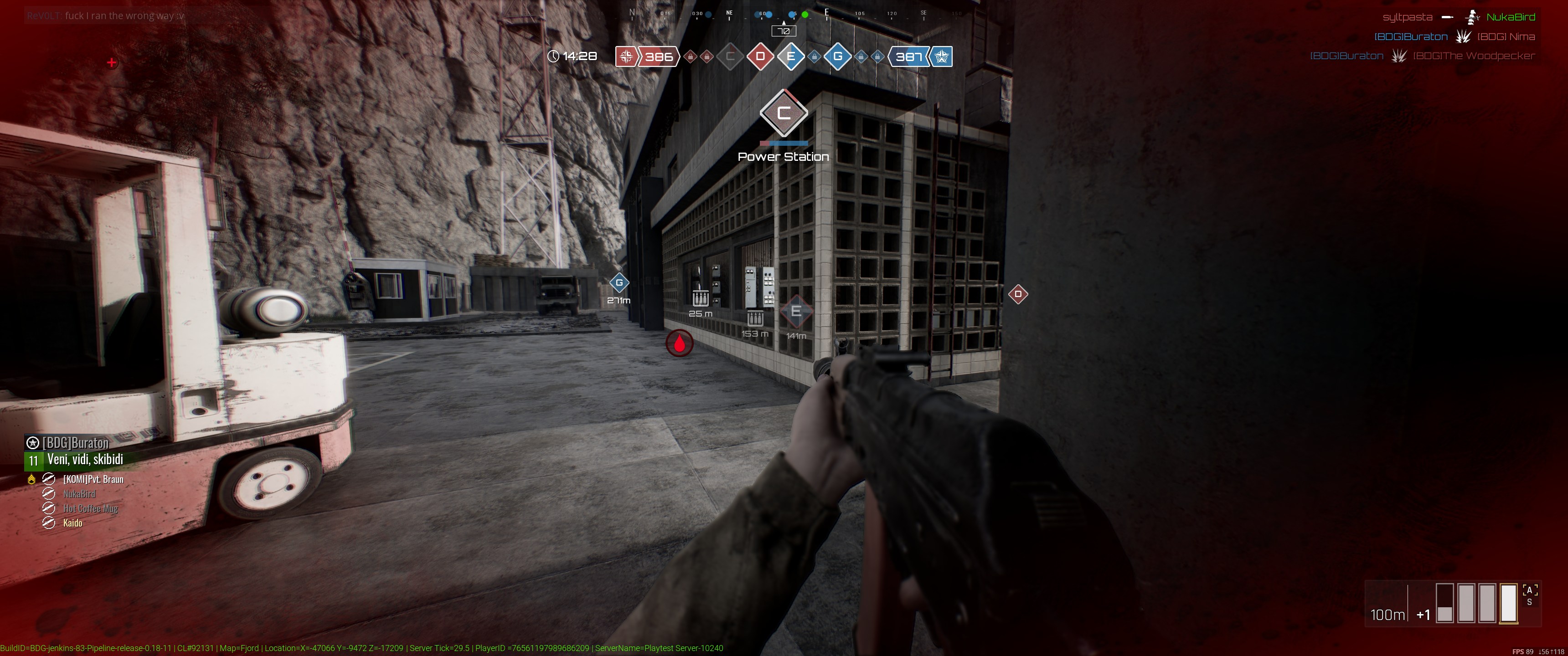
Task: Click the squad name Veni, vidi, skibidi
Action: tap(85, 460)
